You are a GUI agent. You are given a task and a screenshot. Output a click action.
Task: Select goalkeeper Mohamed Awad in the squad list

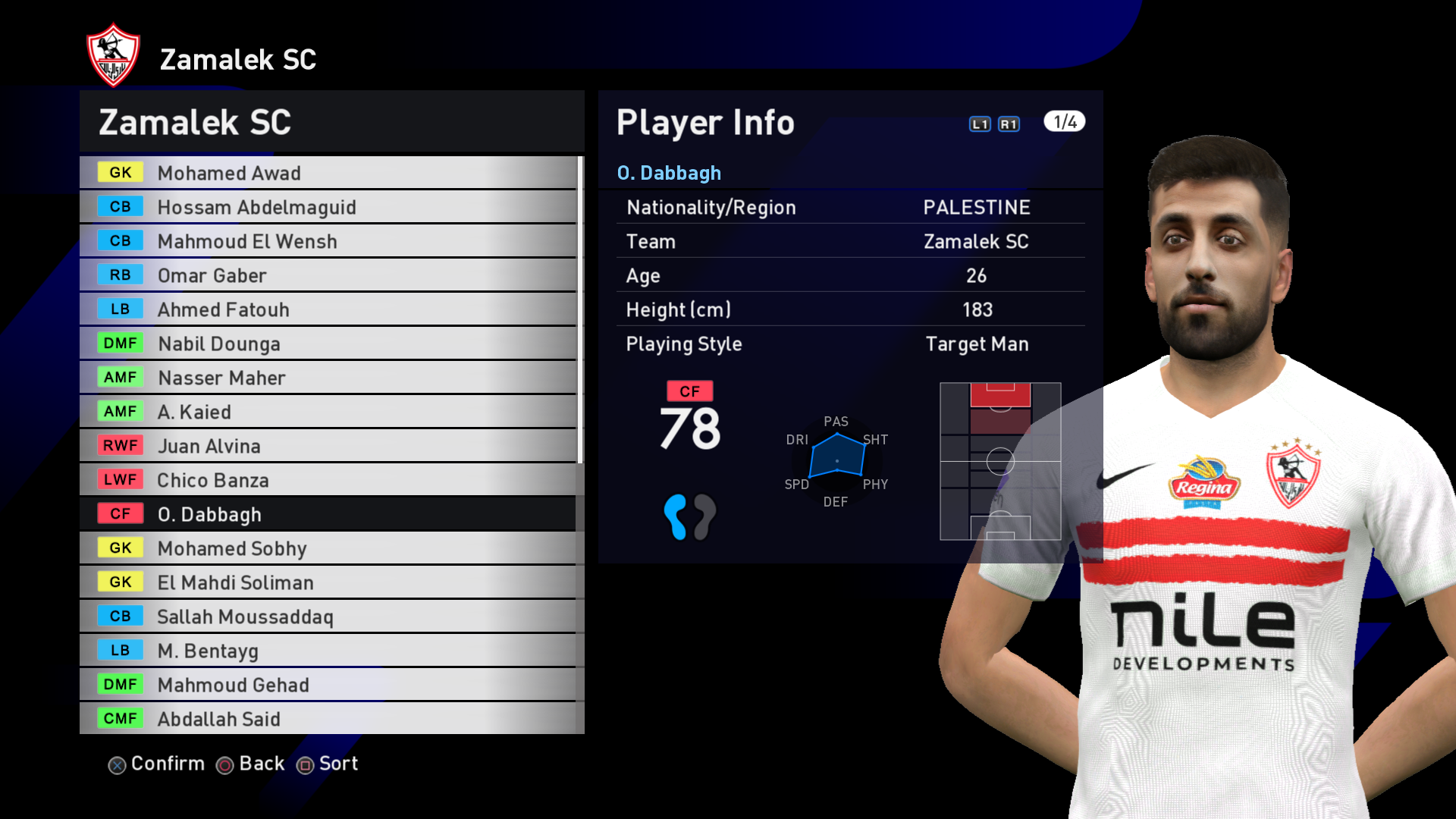tap(328, 173)
